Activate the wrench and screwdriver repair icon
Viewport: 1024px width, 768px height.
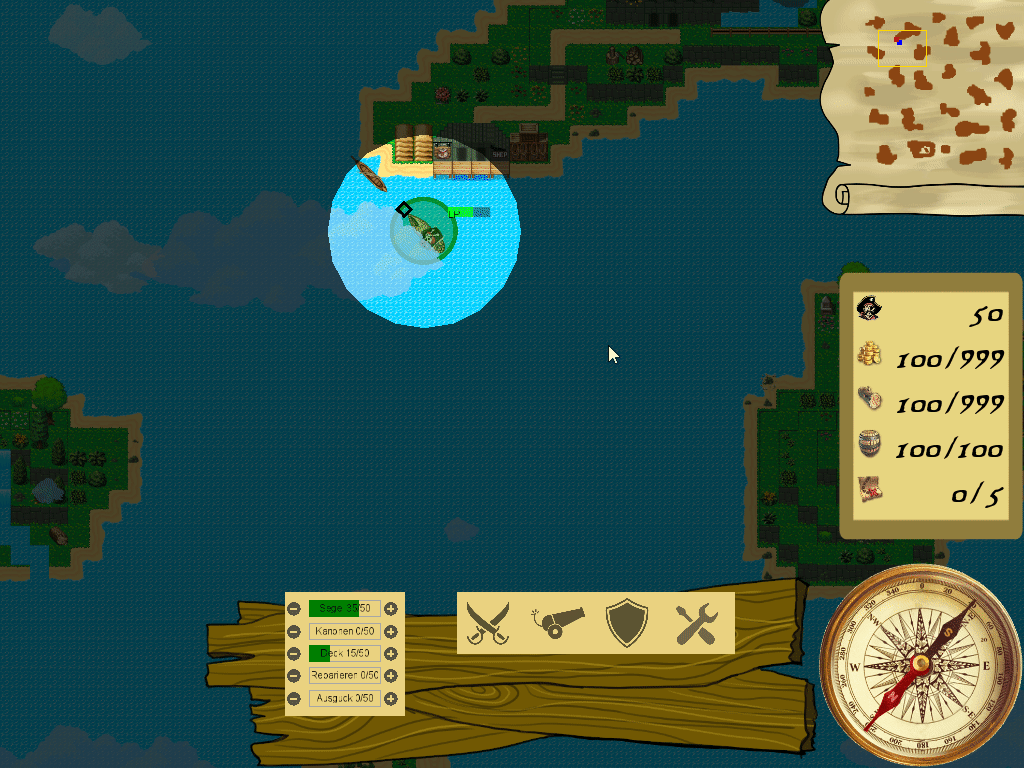tap(696, 623)
